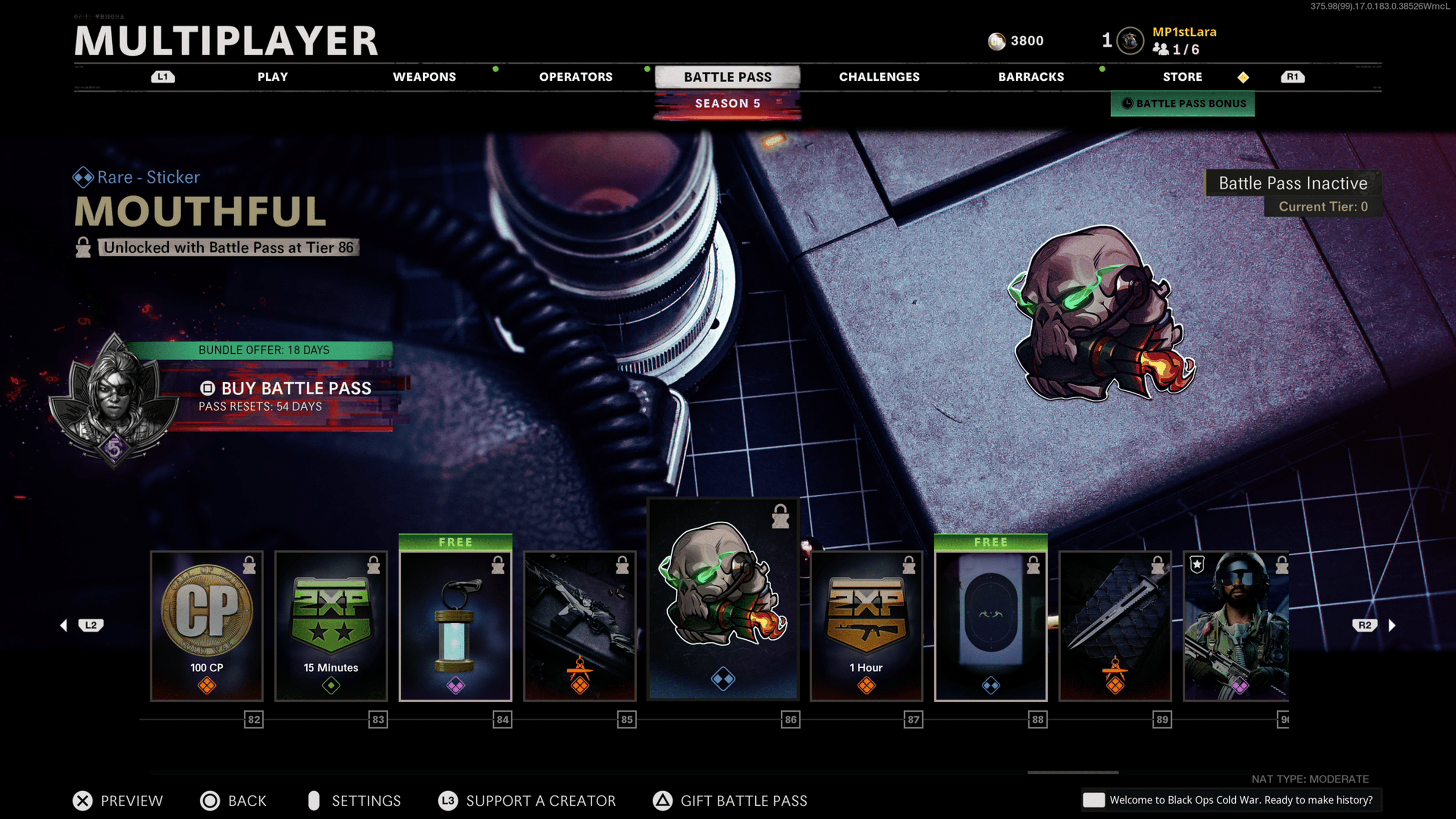Buy the Battle Pass

tap(296, 388)
